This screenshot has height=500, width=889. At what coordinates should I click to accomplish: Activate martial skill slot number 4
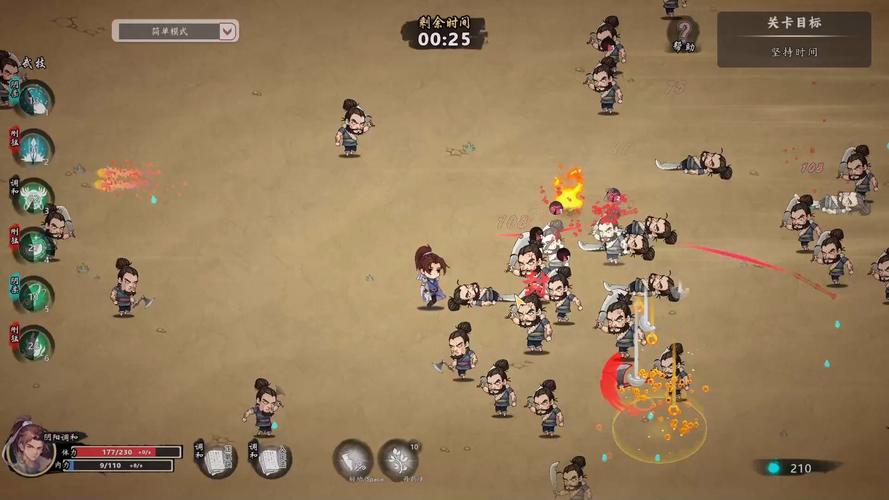click(33, 245)
